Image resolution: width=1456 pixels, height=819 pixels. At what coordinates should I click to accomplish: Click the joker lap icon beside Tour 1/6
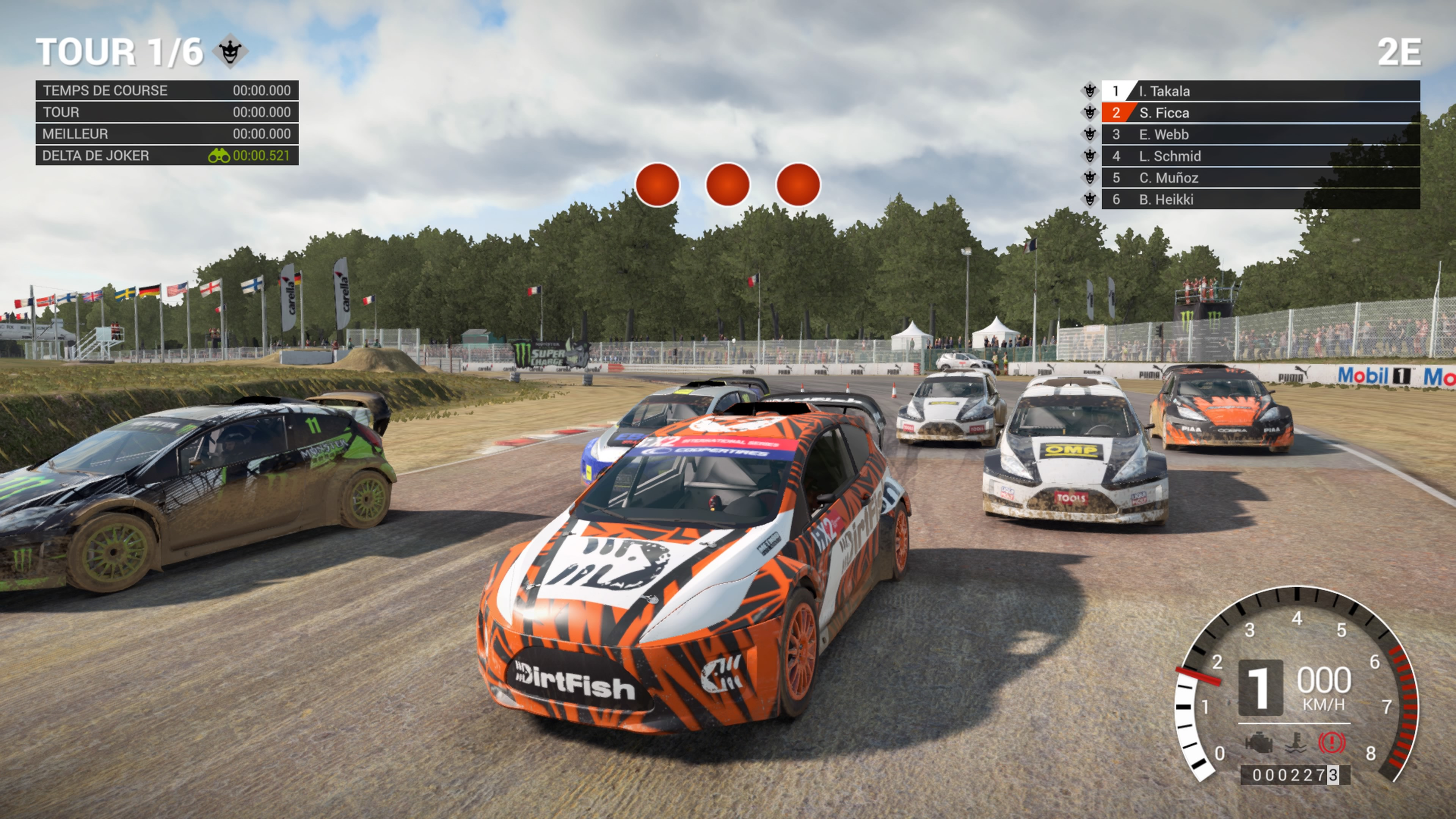tap(230, 52)
